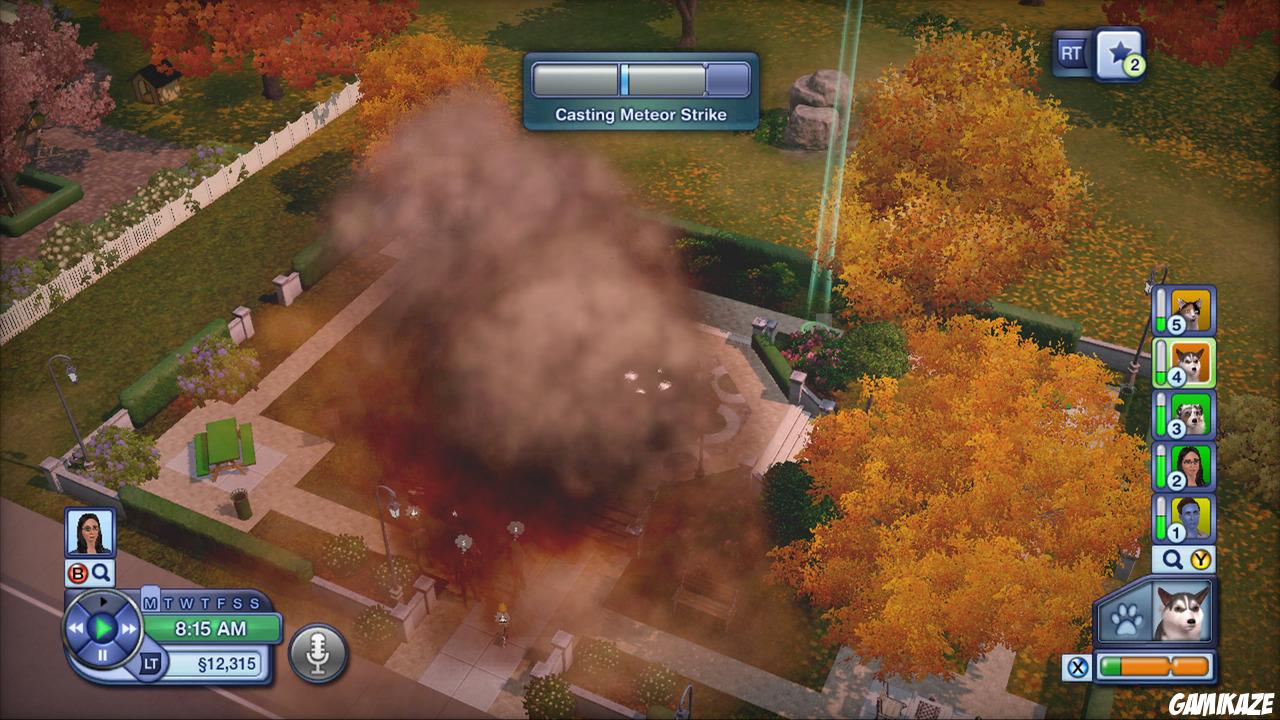This screenshot has height=720, width=1280.
Task: Activate ultra fast-forward speed
Action: [127, 627]
